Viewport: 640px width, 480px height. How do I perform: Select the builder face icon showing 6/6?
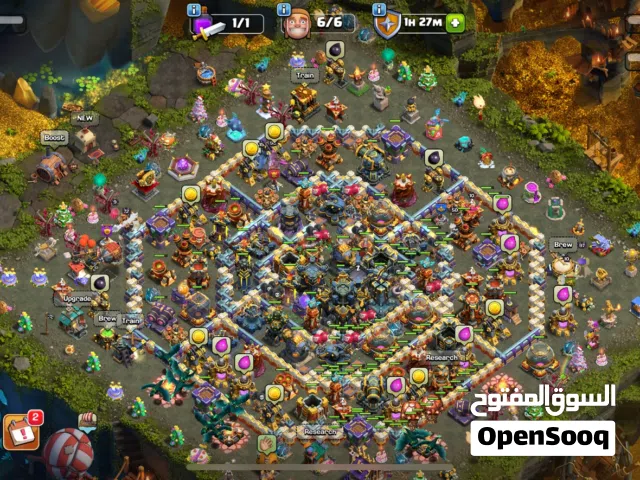click(296, 23)
